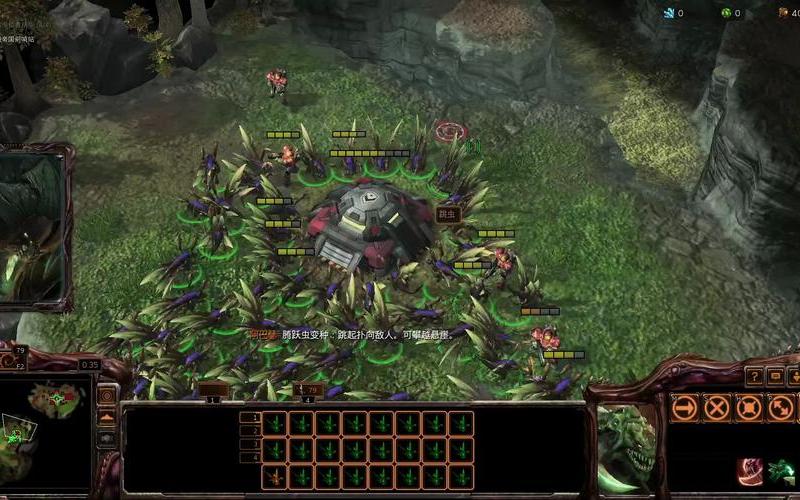Issue the Stop command
This screenshot has height=500, width=800.
point(716,407)
